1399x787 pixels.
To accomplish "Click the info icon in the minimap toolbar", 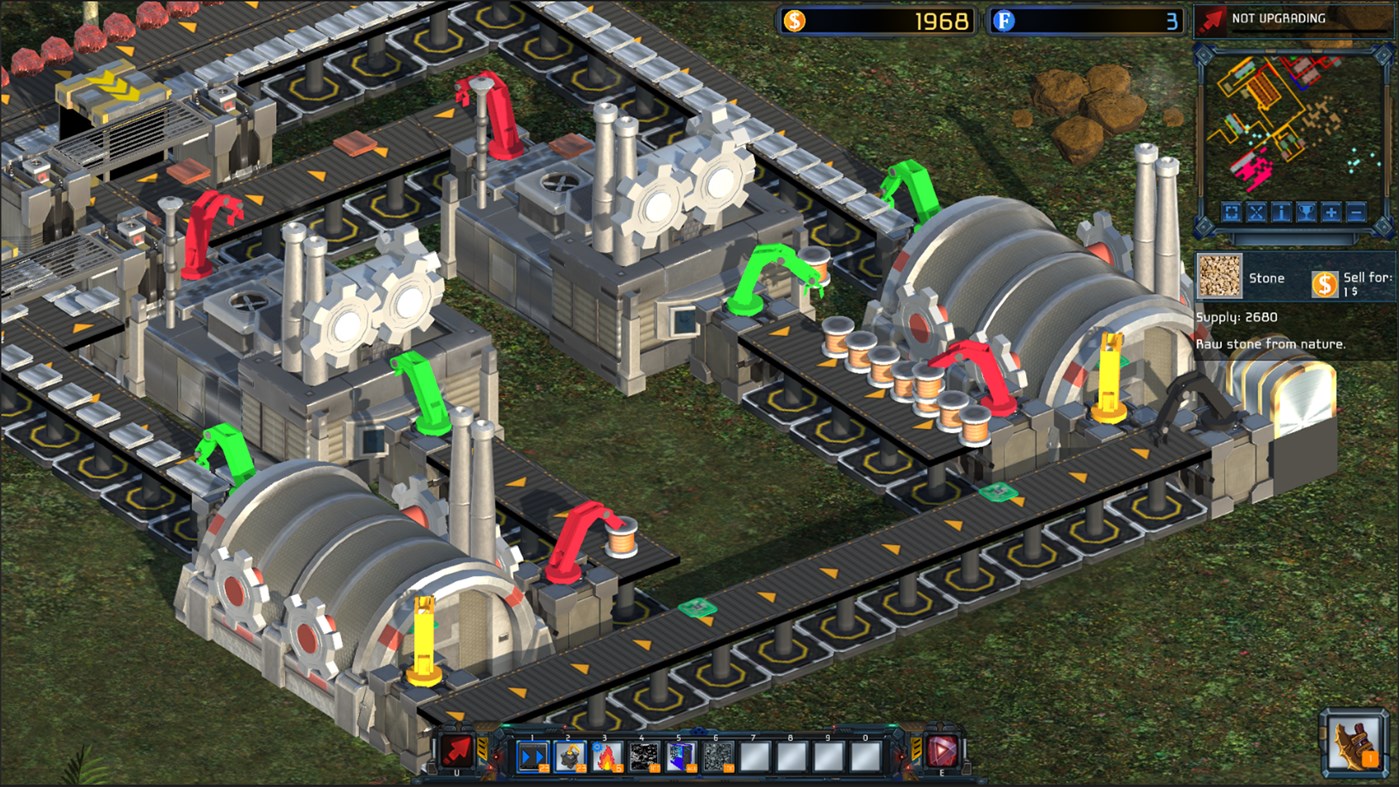I will click(1281, 212).
